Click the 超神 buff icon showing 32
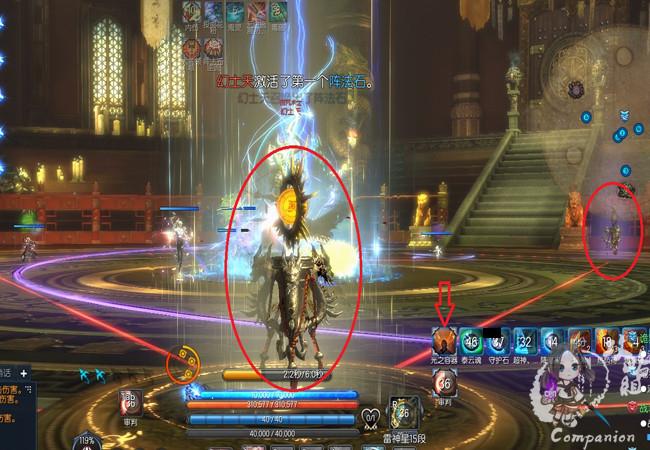Screen dimensions: 650x450 [526, 341]
